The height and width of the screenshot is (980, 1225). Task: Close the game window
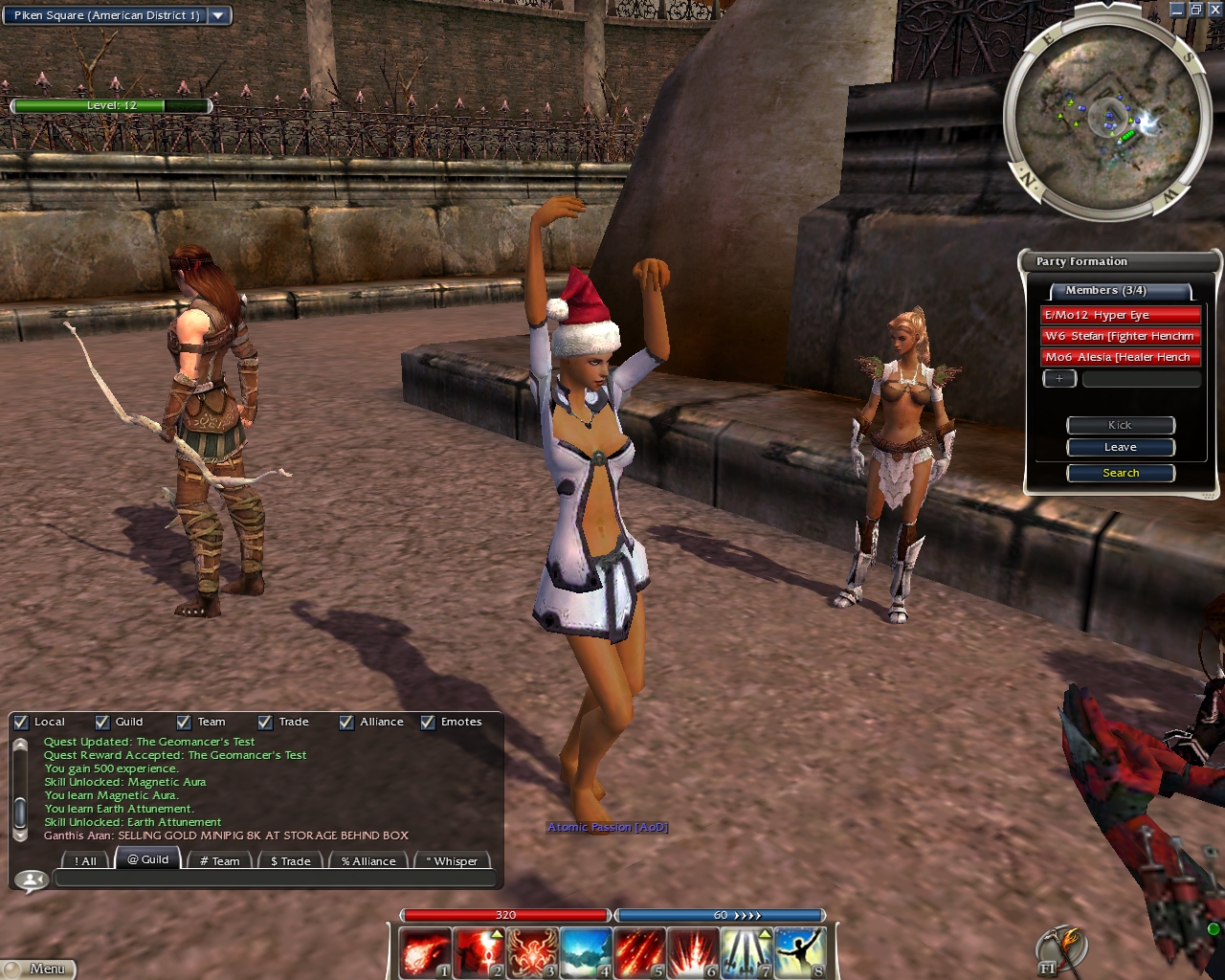click(x=1214, y=10)
